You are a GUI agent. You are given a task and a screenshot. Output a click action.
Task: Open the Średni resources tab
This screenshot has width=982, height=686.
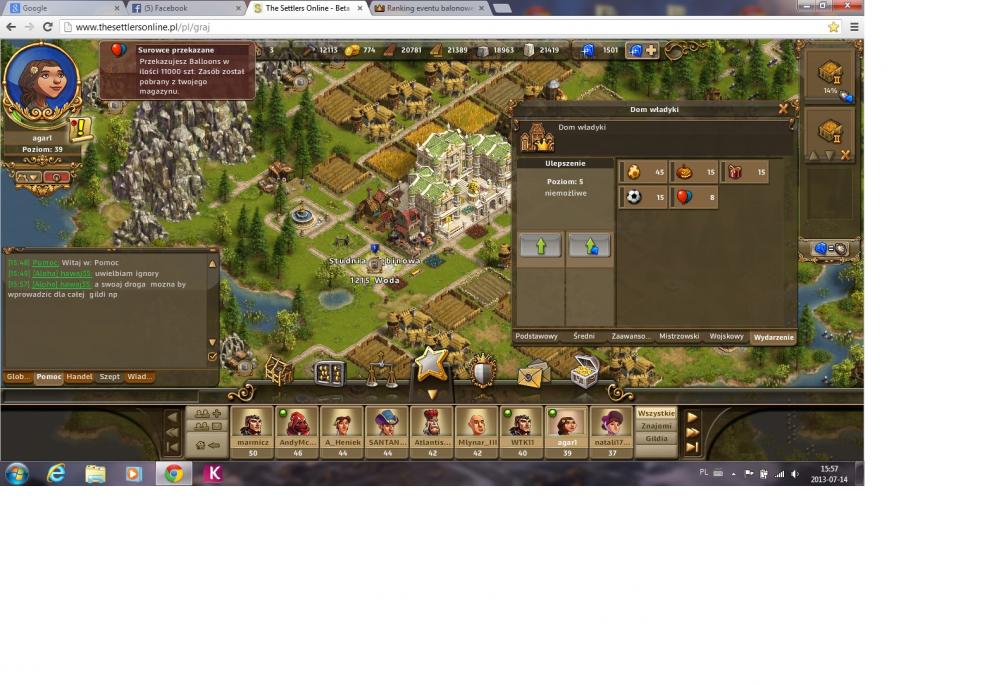pyautogui.click(x=582, y=337)
